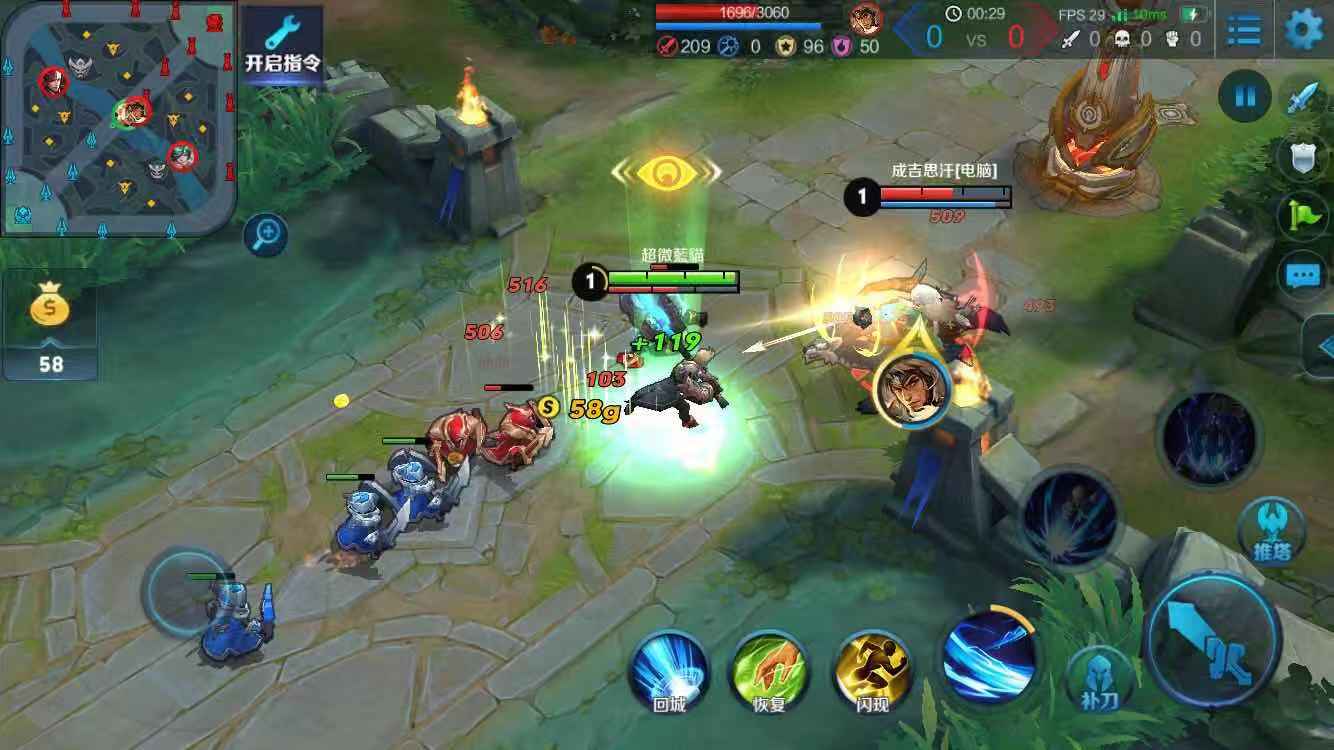Viewport: 1334px width, 750px height.
Task: Hit the main basic attack button
Action: coord(1212,636)
